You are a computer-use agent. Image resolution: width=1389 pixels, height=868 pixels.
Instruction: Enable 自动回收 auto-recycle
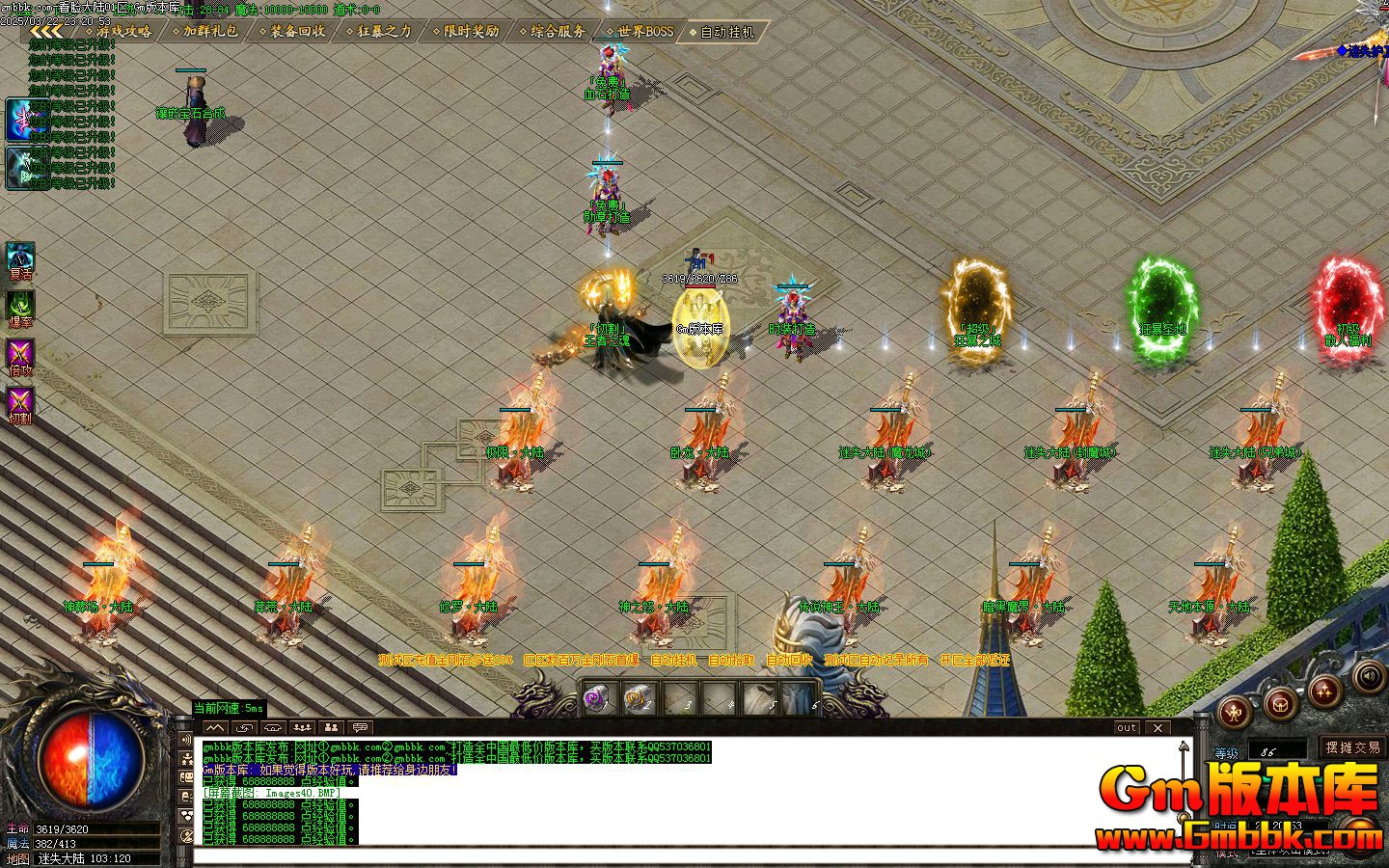click(x=790, y=659)
